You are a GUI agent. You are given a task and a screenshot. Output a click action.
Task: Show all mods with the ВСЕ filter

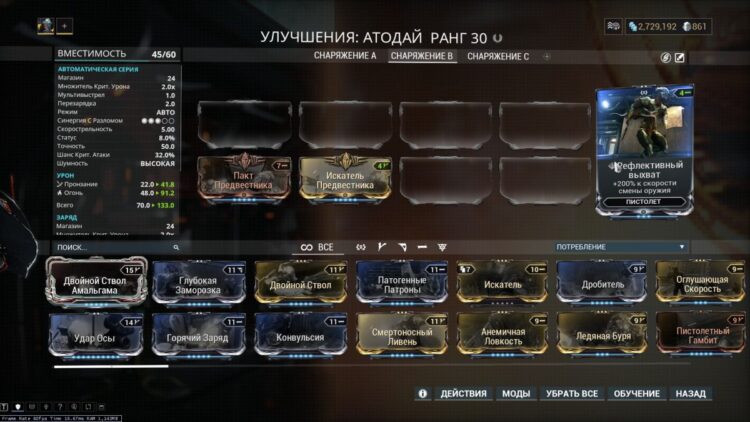click(x=317, y=246)
